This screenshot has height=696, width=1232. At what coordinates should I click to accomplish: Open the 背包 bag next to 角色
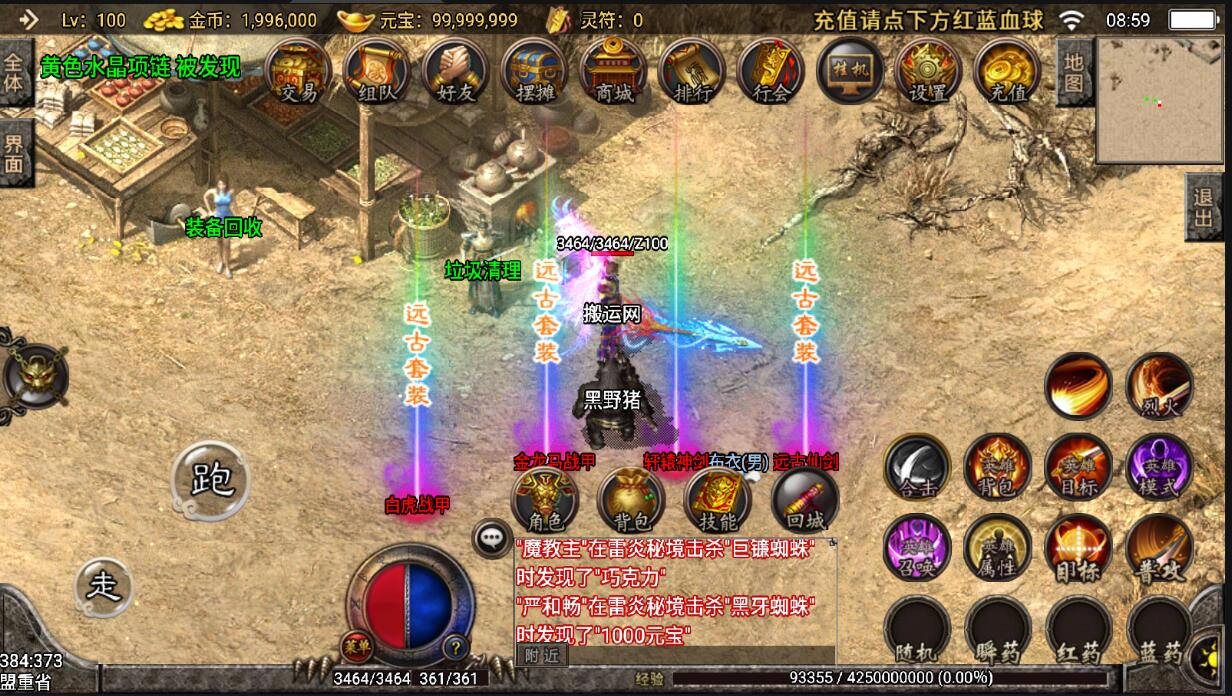(631, 500)
